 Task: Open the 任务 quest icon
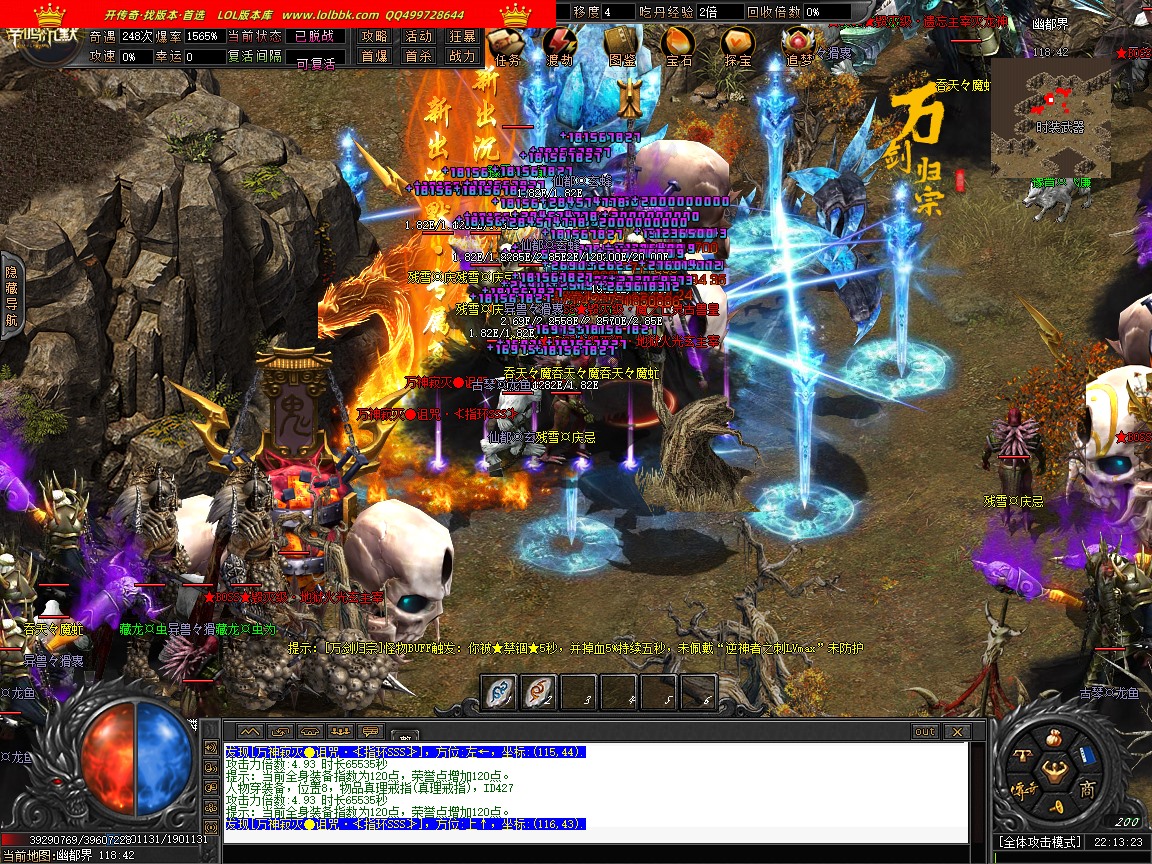click(506, 44)
